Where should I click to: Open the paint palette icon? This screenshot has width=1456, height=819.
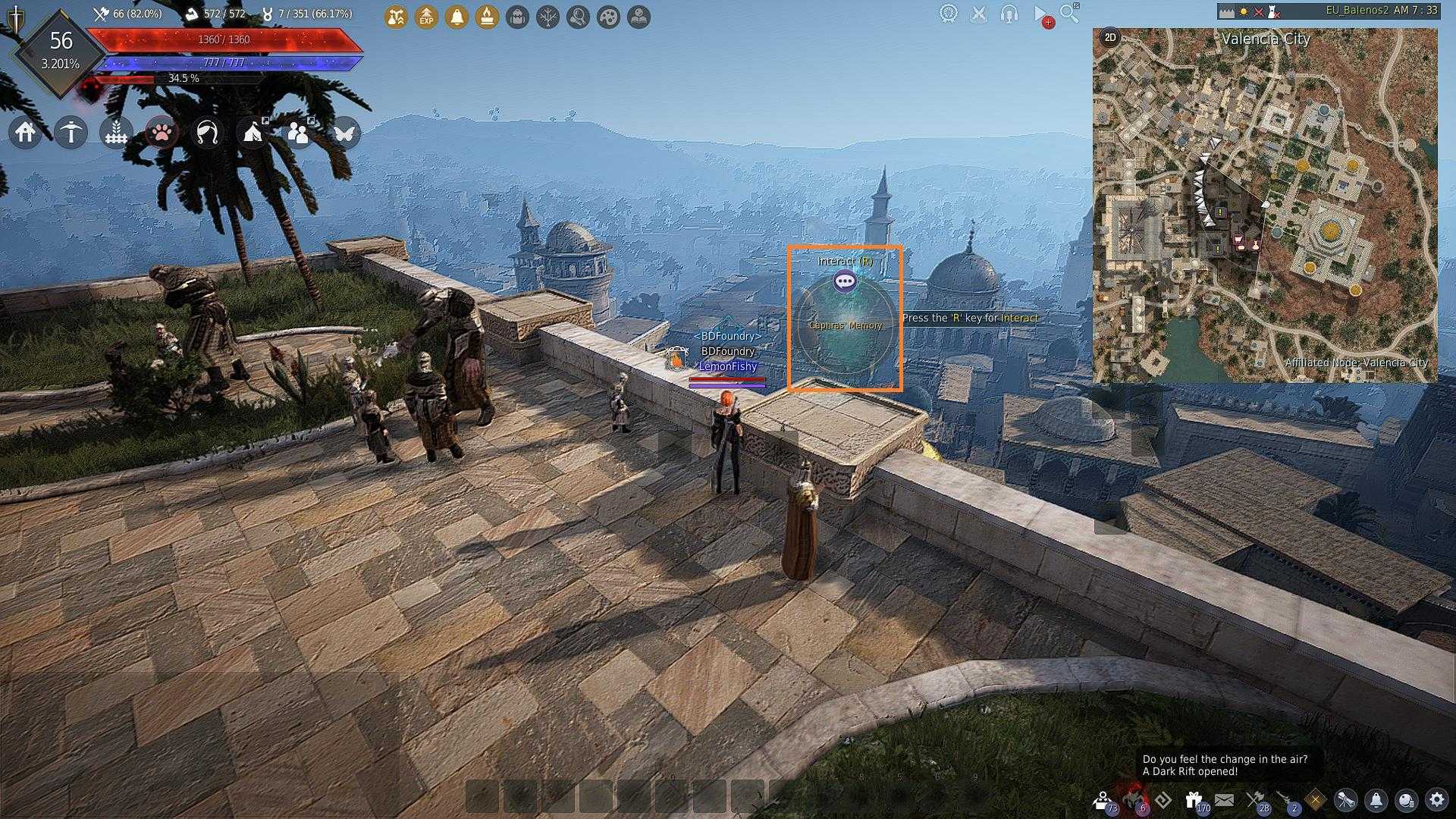coord(608,17)
